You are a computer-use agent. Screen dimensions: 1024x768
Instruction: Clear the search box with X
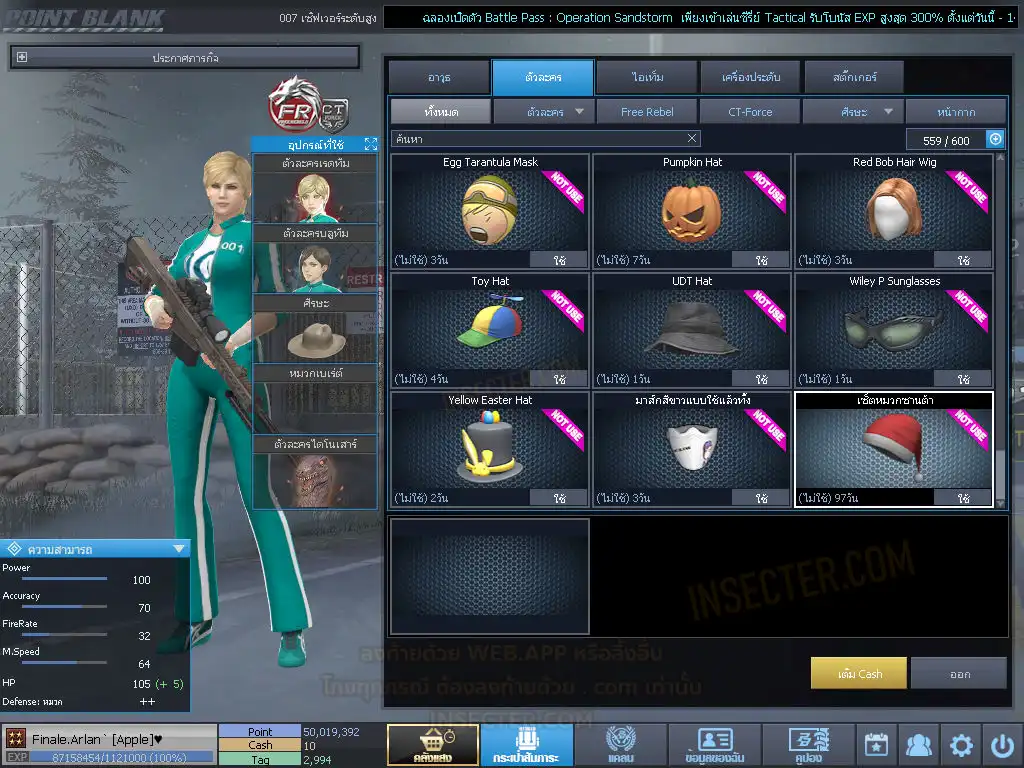point(692,139)
